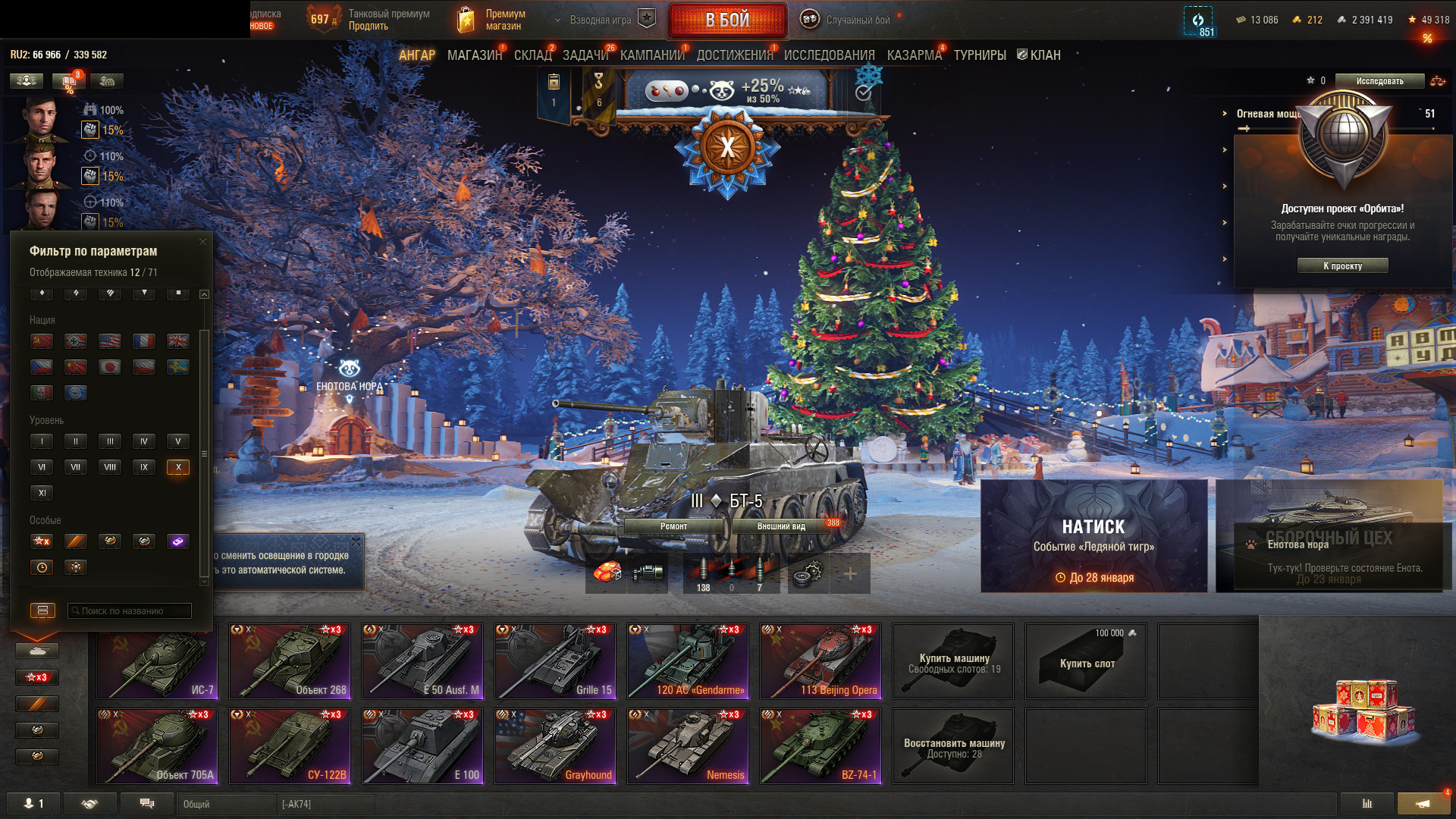
Task: Open the НАТИСК event banner
Action: pos(1094,536)
